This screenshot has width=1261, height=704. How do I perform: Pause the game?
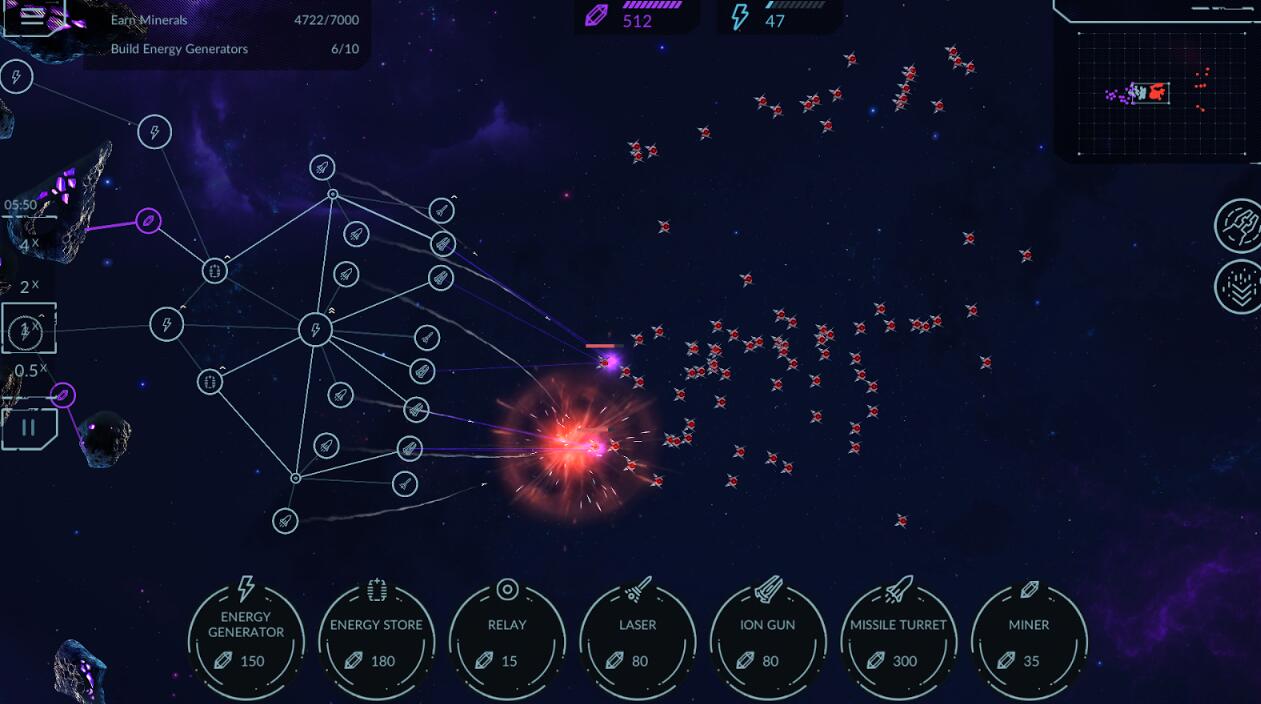(28, 428)
